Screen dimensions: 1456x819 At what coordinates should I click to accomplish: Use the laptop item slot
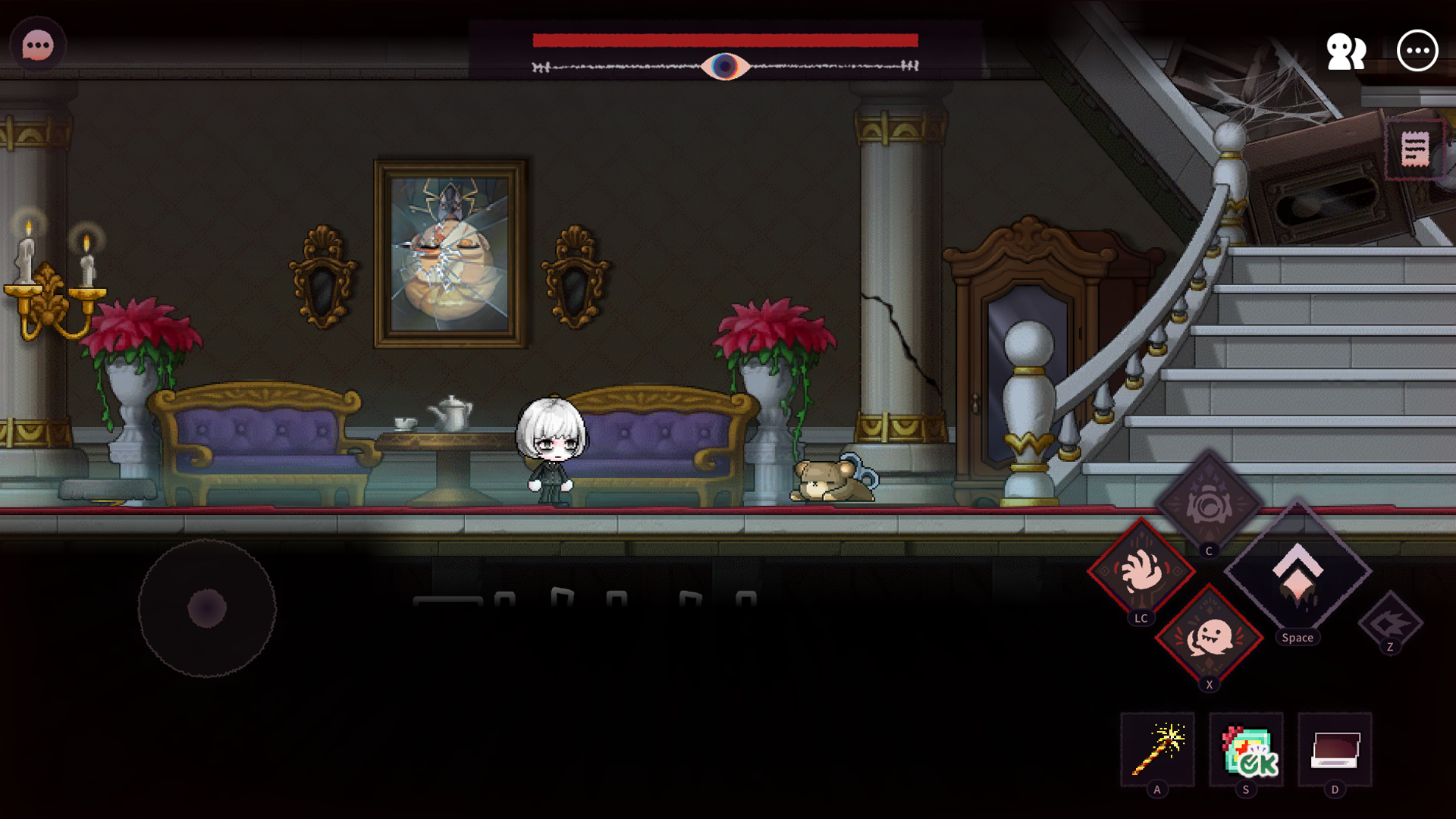coord(1335,750)
